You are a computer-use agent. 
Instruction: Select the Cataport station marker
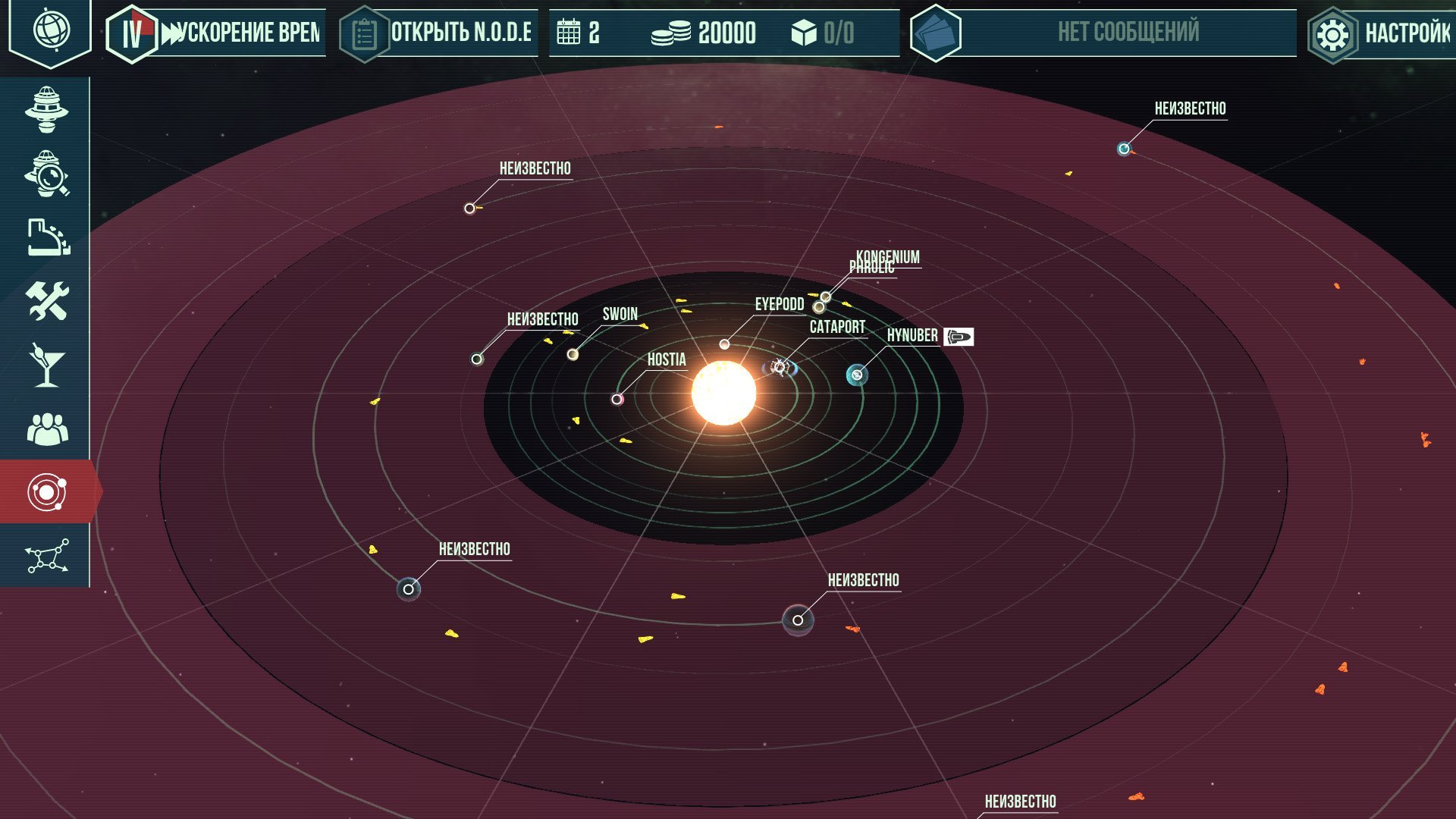point(780,368)
